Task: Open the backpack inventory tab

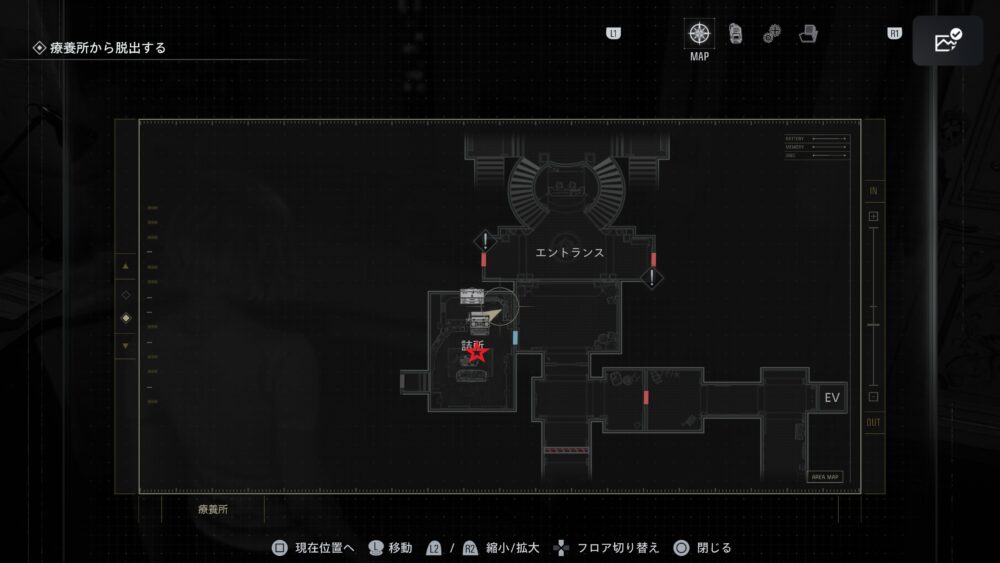Action: click(735, 33)
